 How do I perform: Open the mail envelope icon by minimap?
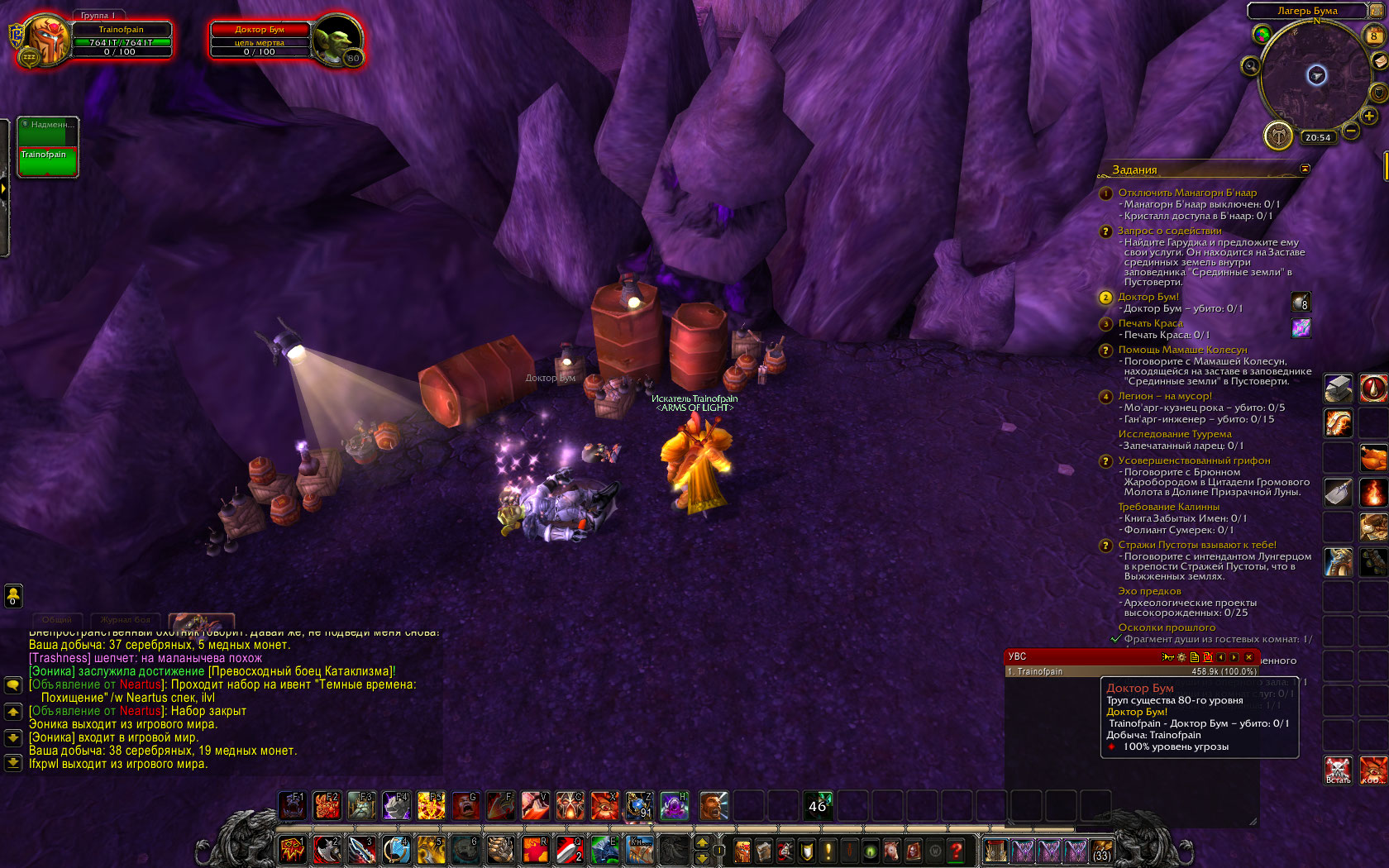pos(1379,62)
